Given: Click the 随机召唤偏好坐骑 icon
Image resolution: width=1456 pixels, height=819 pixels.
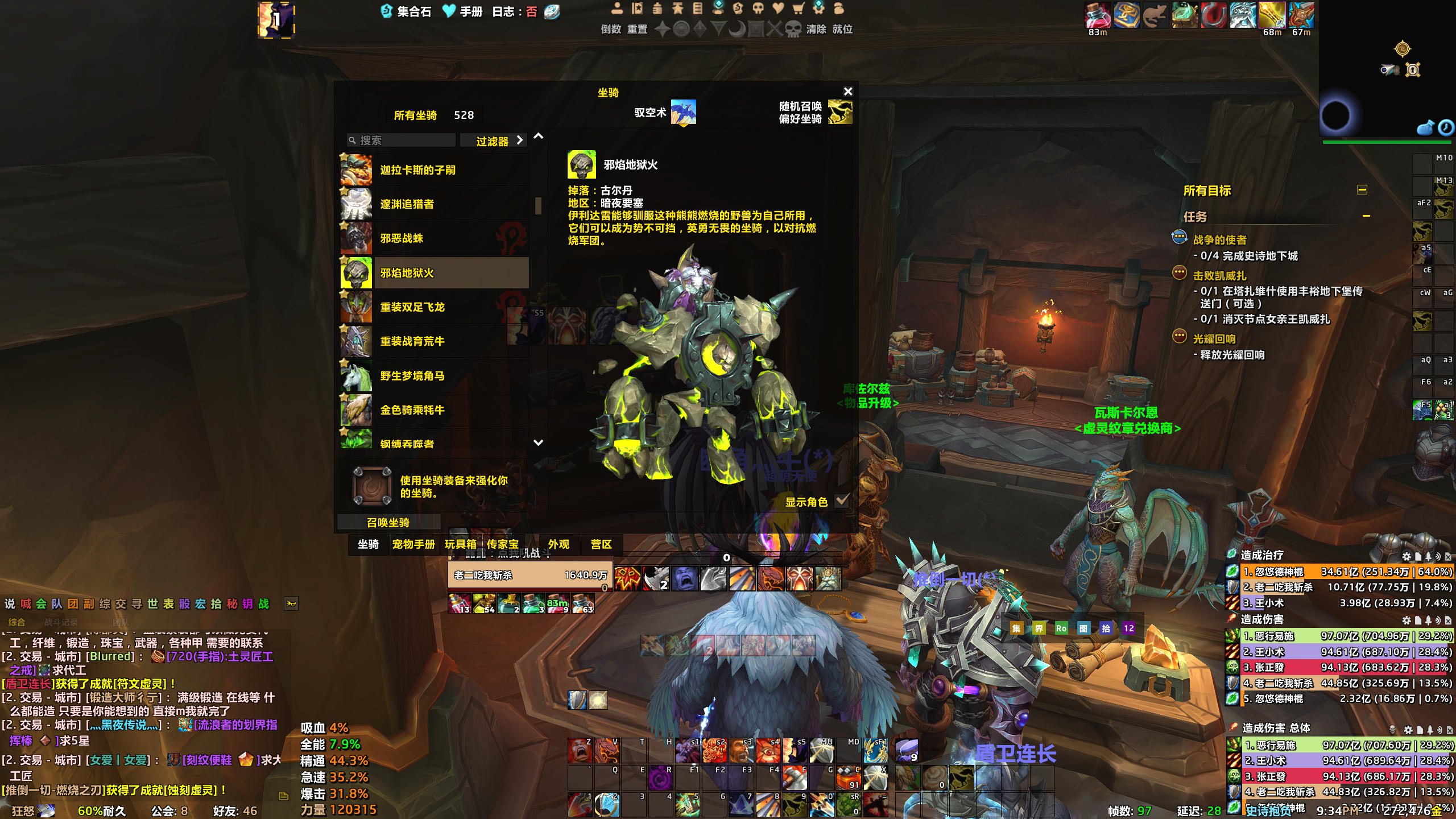Looking at the screenshot, I should 840,112.
